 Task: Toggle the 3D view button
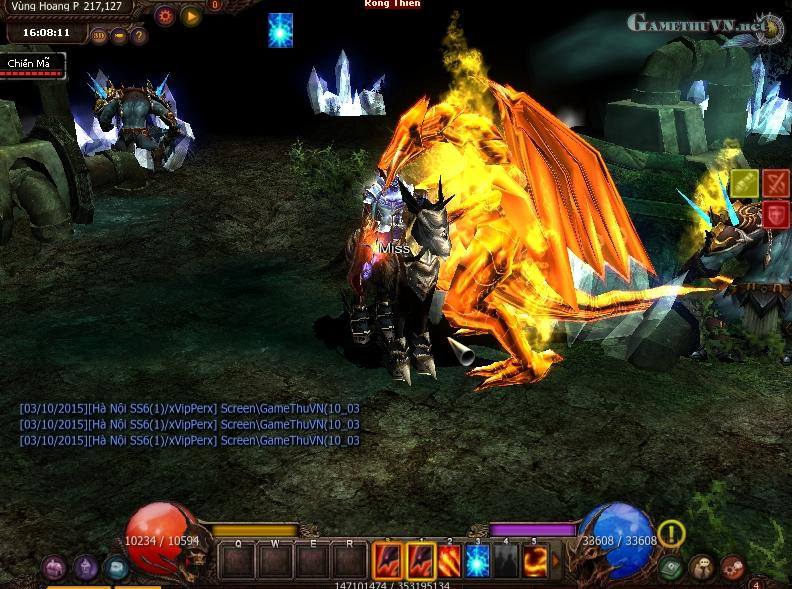click(x=98, y=36)
